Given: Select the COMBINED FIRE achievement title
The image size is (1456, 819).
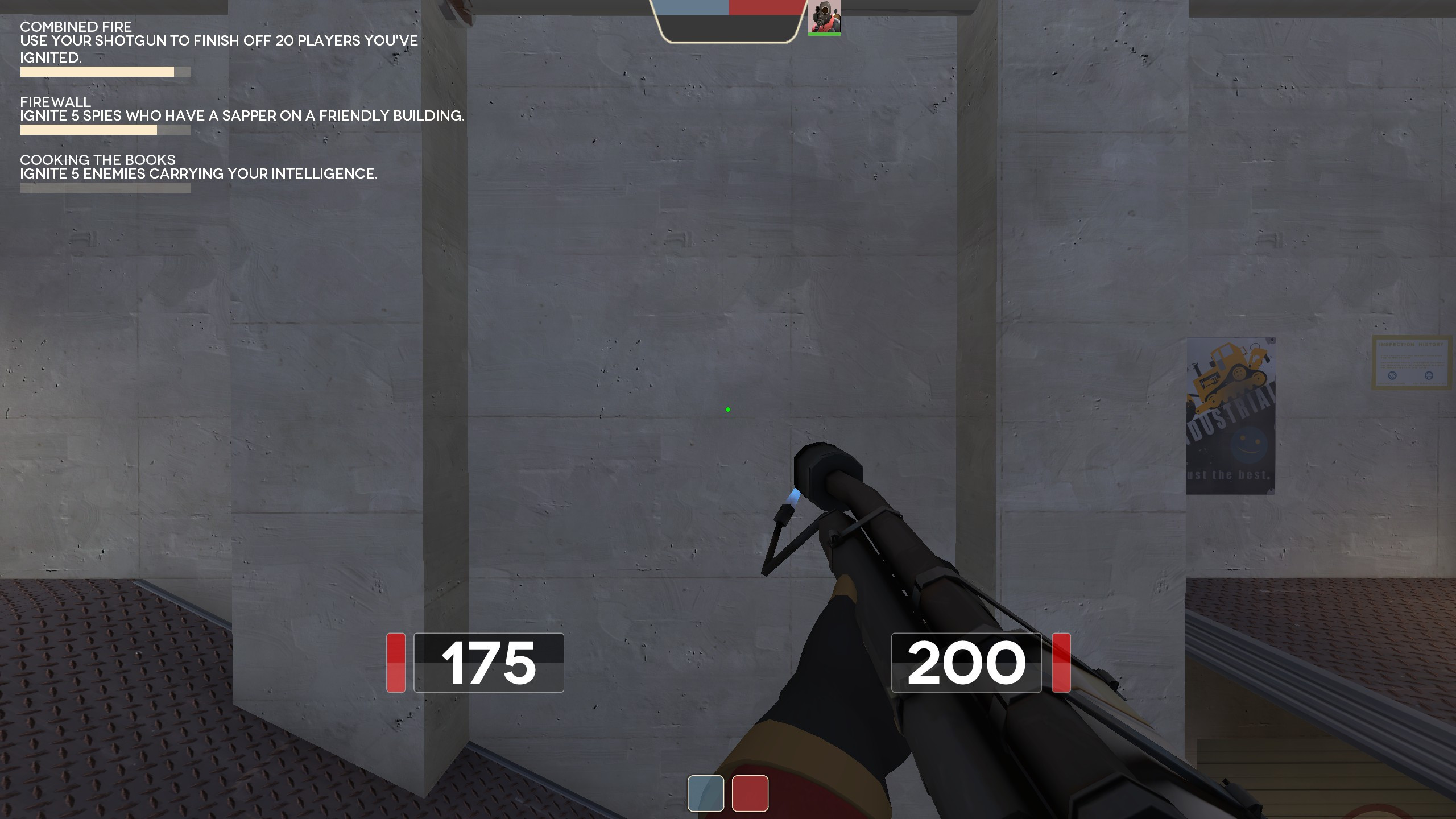Looking at the screenshot, I should click(76, 27).
